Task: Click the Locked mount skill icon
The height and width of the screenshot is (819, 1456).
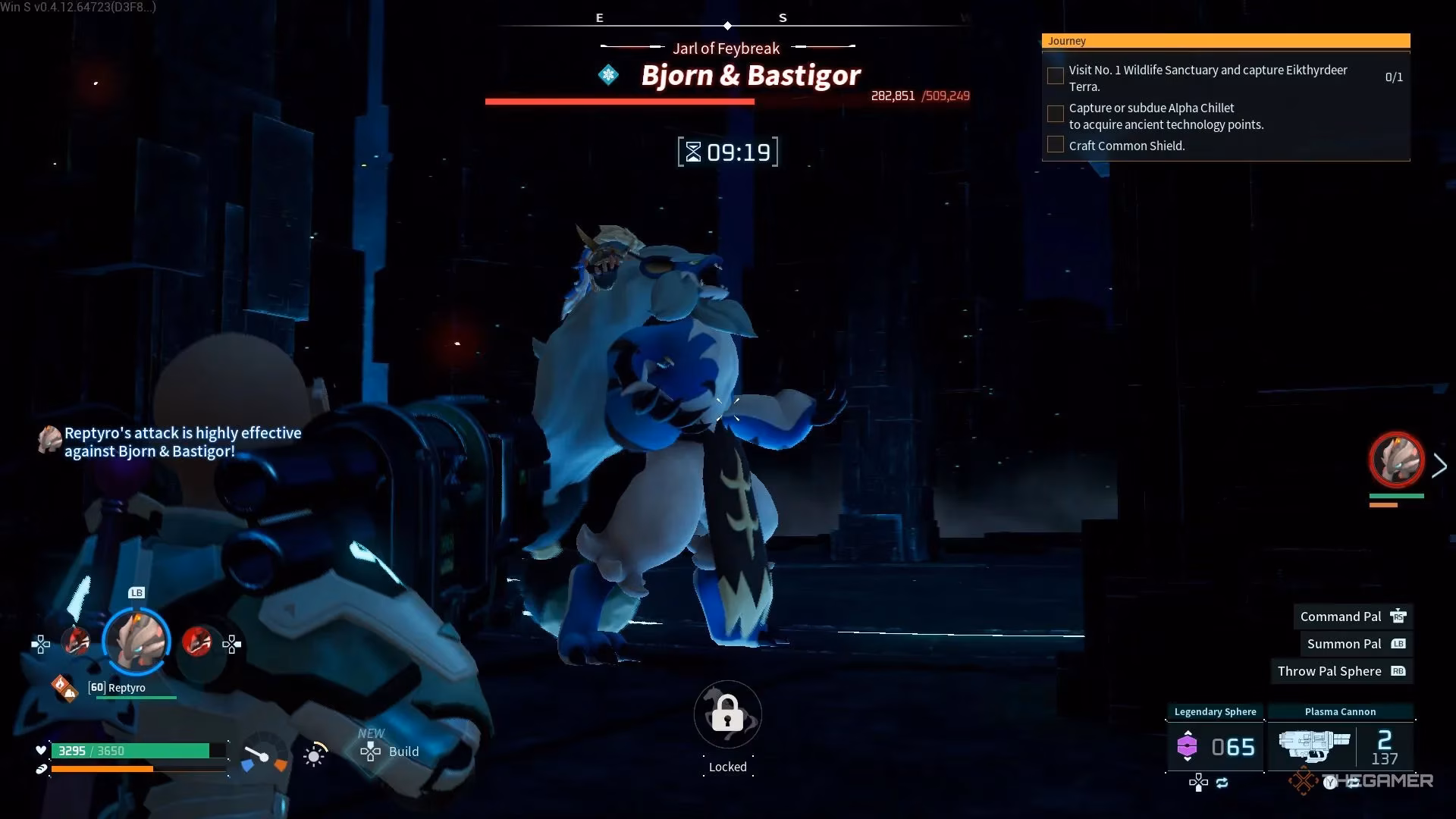Action: click(x=727, y=715)
